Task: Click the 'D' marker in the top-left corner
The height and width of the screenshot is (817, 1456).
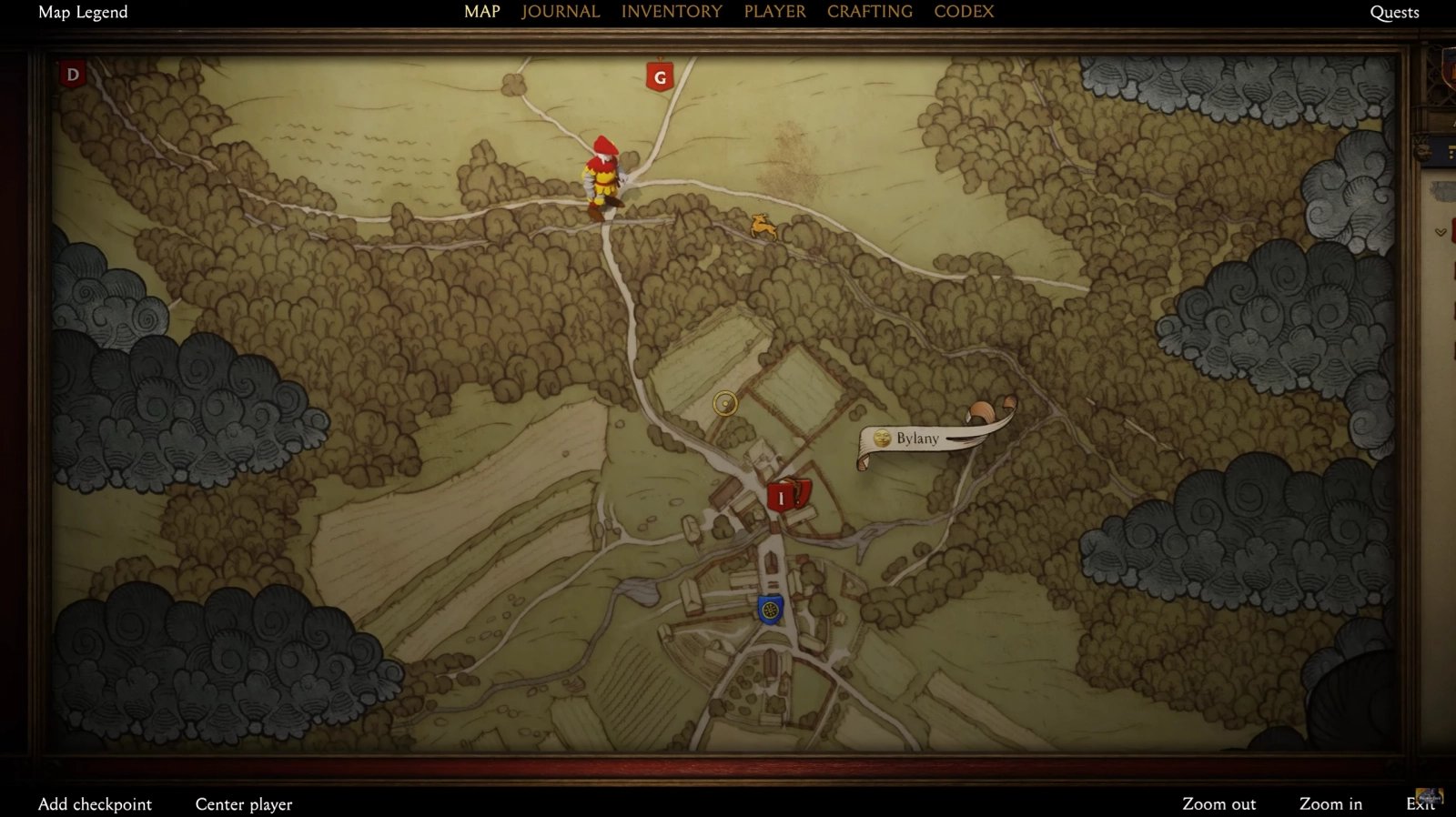Action: [72, 75]
